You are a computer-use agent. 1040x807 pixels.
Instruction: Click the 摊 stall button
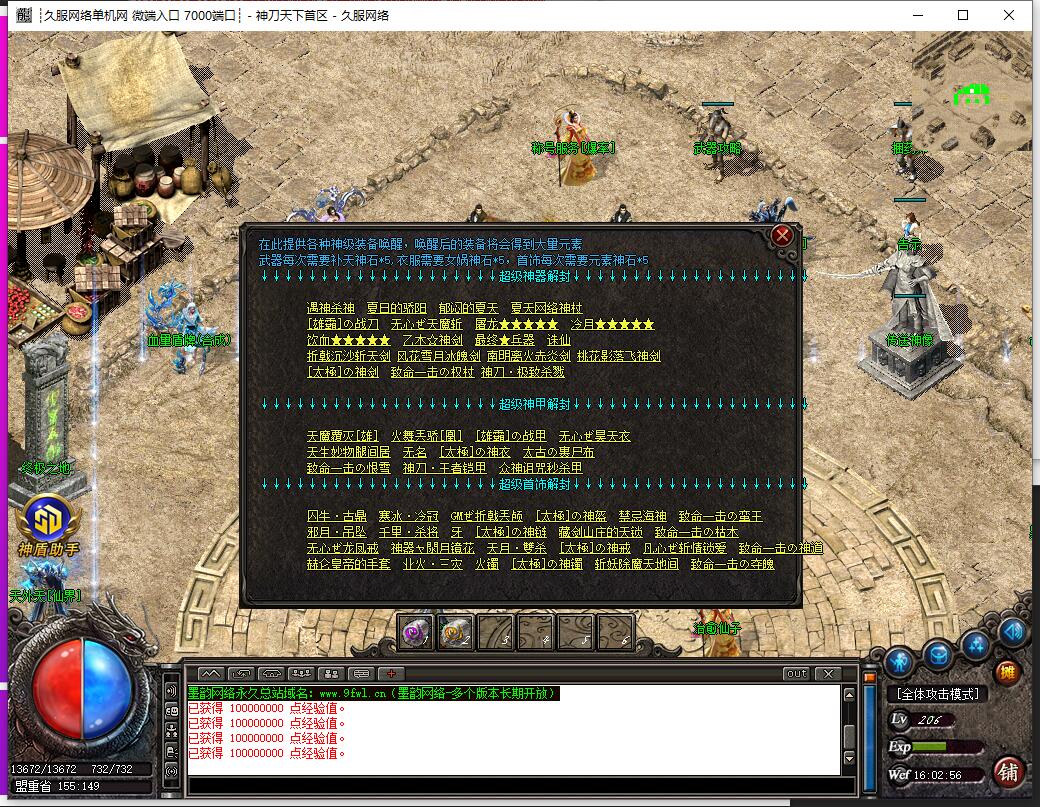(1007, 671)
